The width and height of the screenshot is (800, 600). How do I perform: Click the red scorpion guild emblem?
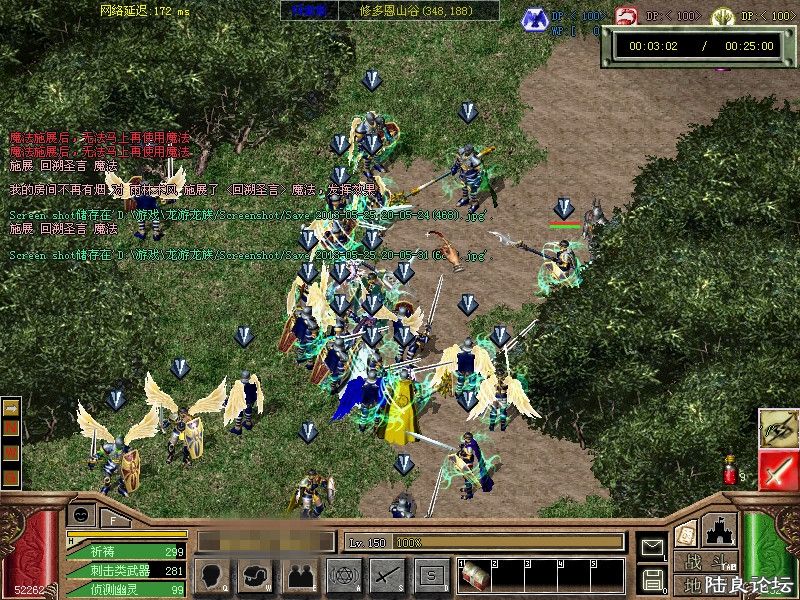[x=626, y=17]
